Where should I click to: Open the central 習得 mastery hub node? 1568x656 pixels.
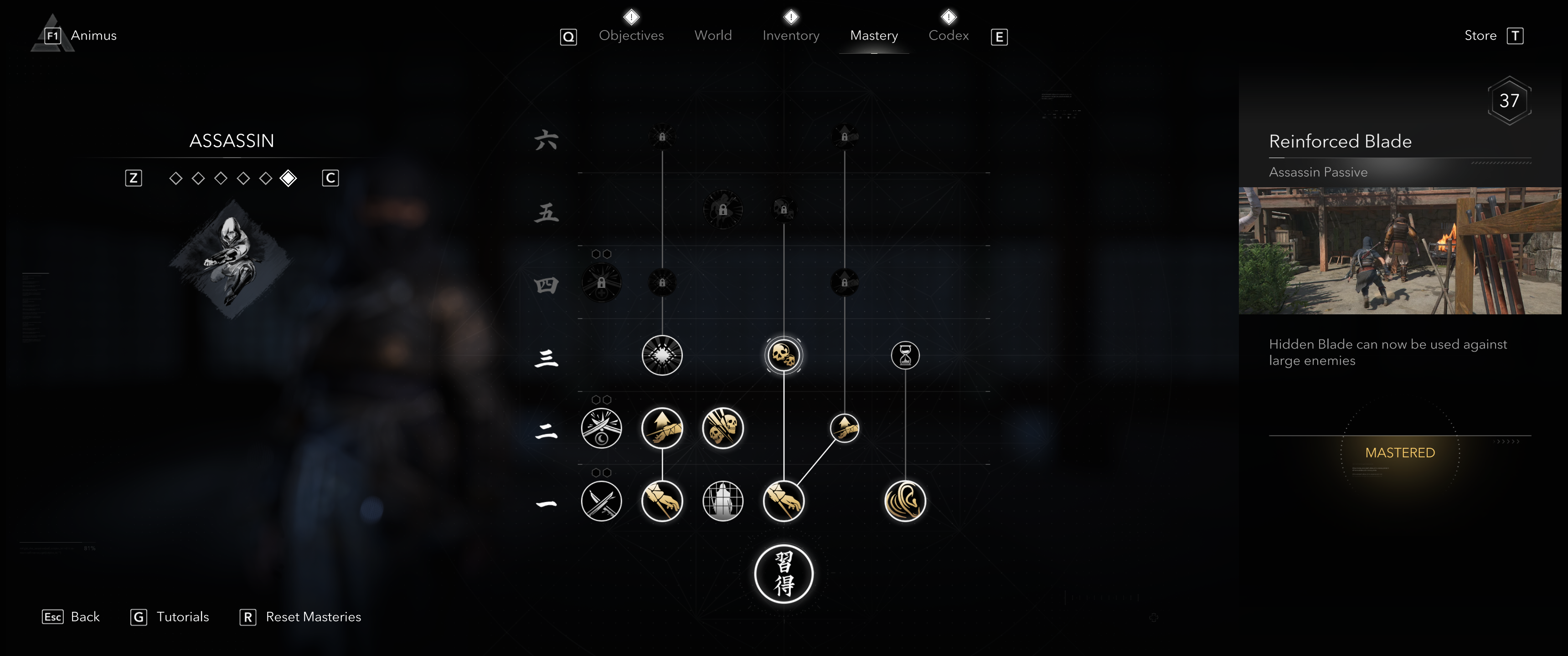click(784, 574)
